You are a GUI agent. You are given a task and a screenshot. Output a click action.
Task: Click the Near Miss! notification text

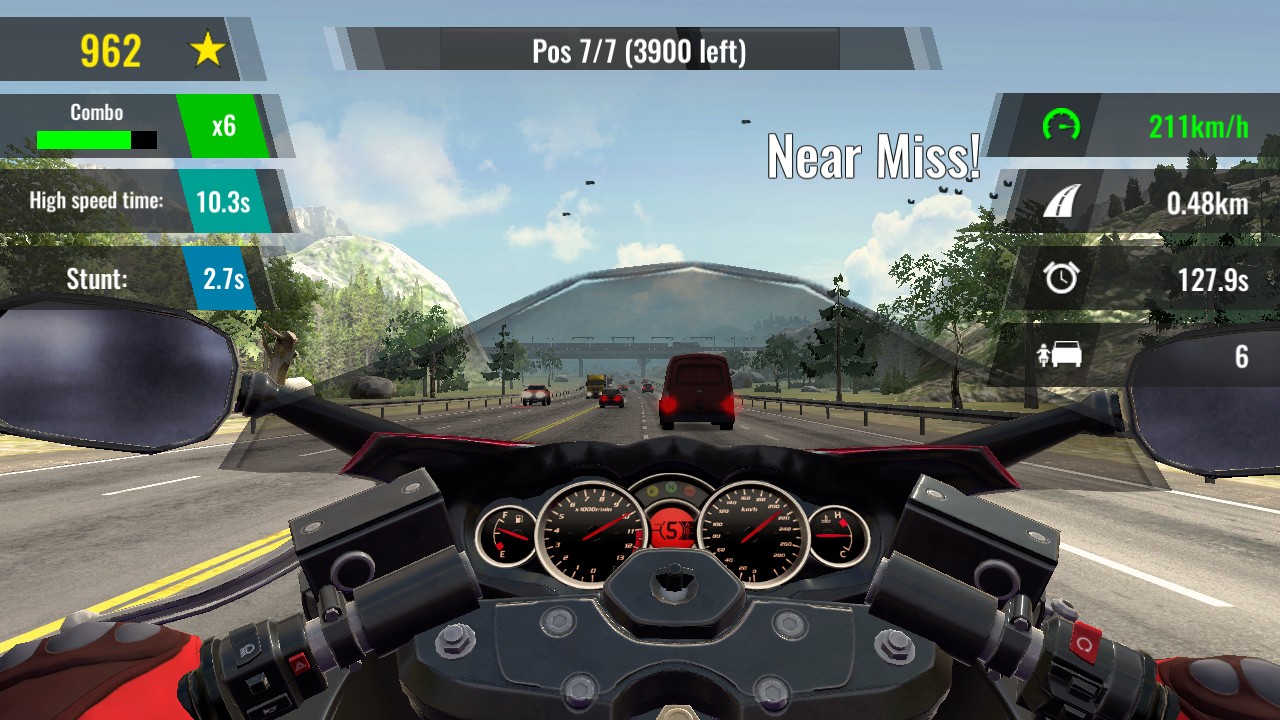click(x=875, y=157)
